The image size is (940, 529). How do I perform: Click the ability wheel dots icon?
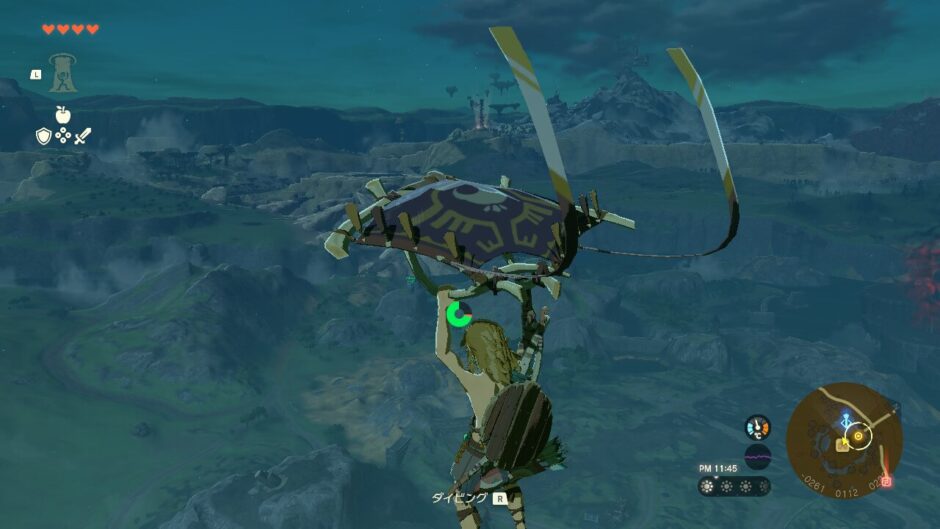[x=62, y=135]
